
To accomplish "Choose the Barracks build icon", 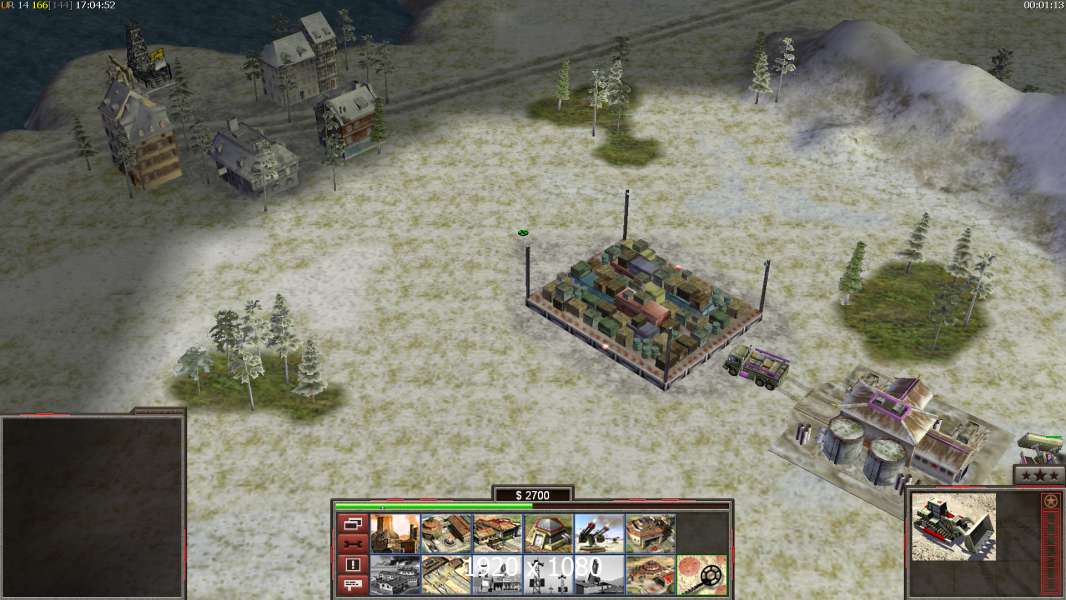I will pos(445,534).
